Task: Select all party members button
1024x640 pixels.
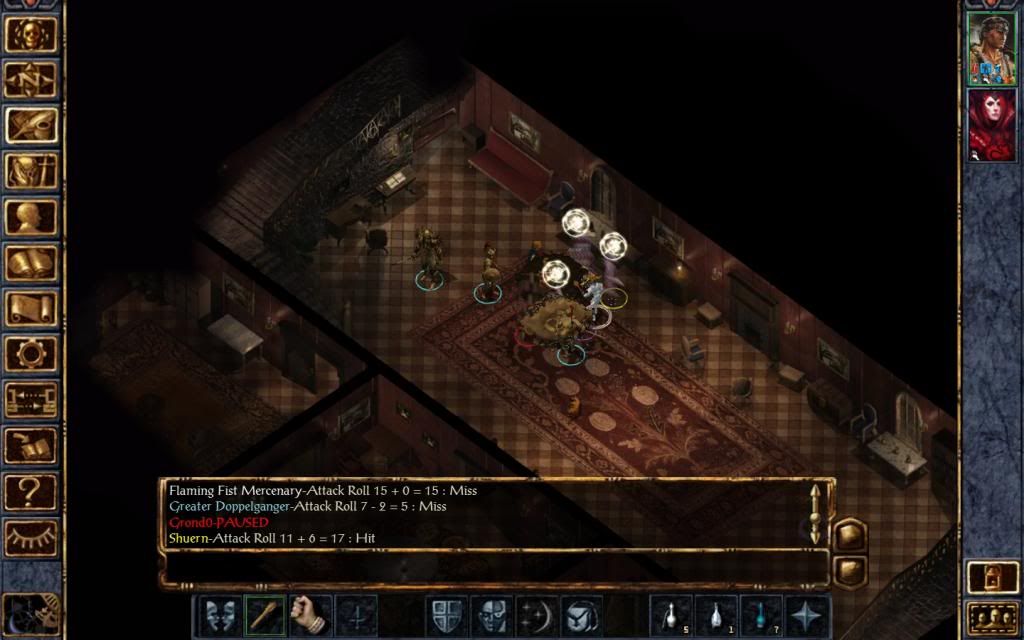Action: (991, 616)
